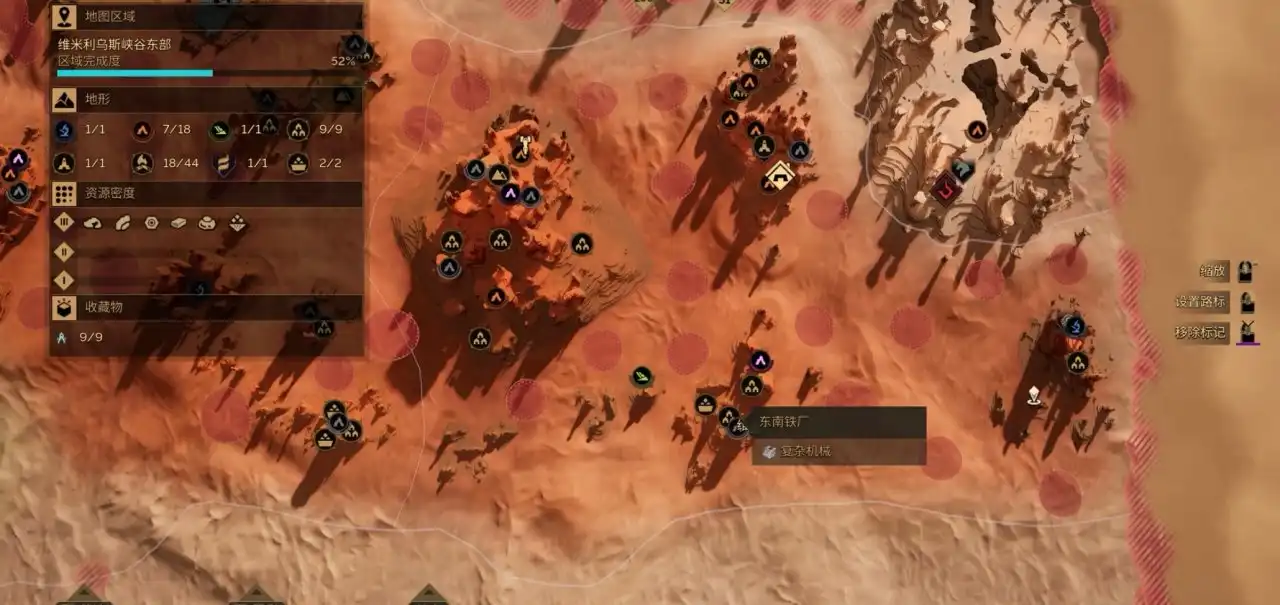Select the tier II resource density diamond
This screenshot has width=1280, height=605.
point(64,252)
